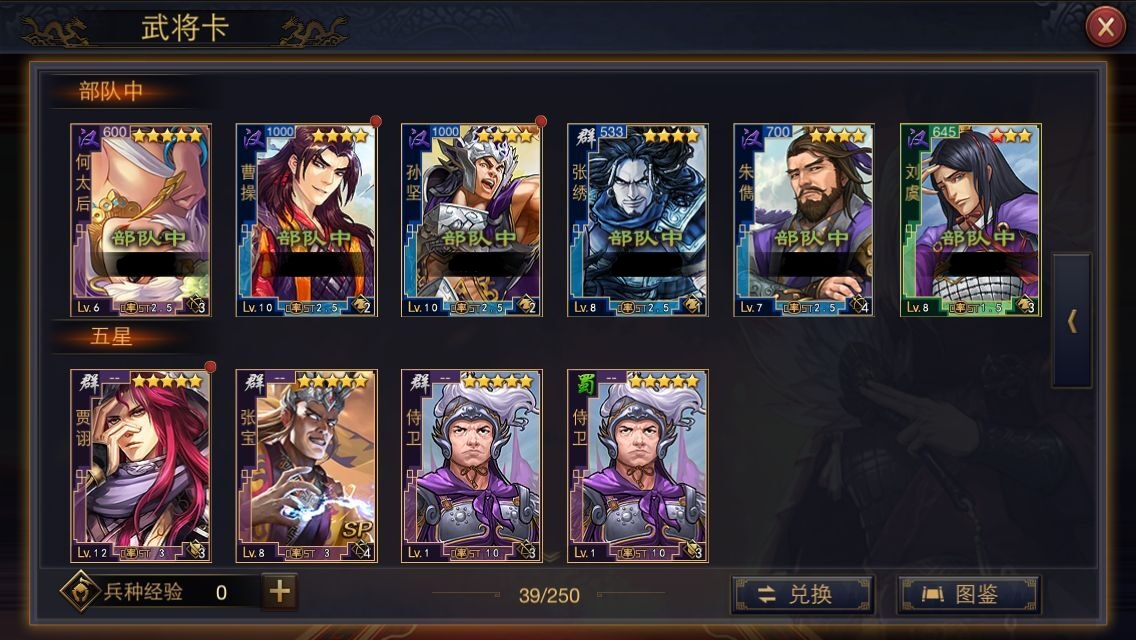Image resolution: width=1136 pixels, height=640 pixels.
Task: Select the 张绣 general card
Action: [x=638, y=220]
